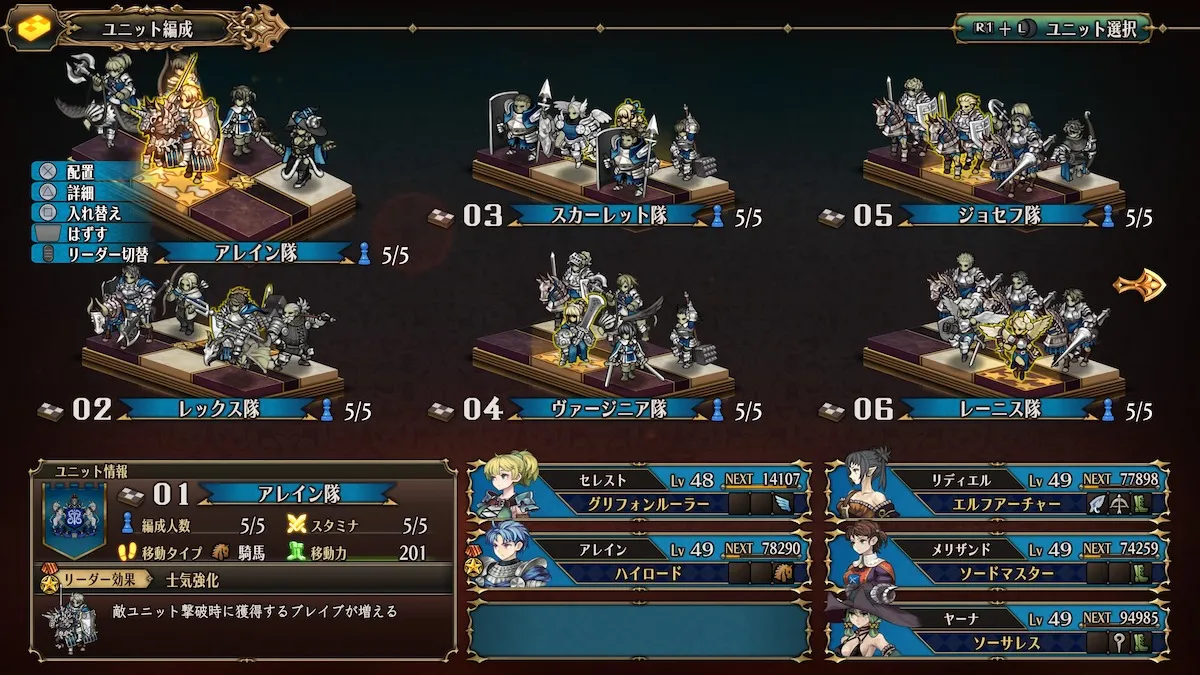The height and width of the screenshot is (675, 1200).
Task: Select unit 03 スカーレット隊
Action: (x=608, y=215)
